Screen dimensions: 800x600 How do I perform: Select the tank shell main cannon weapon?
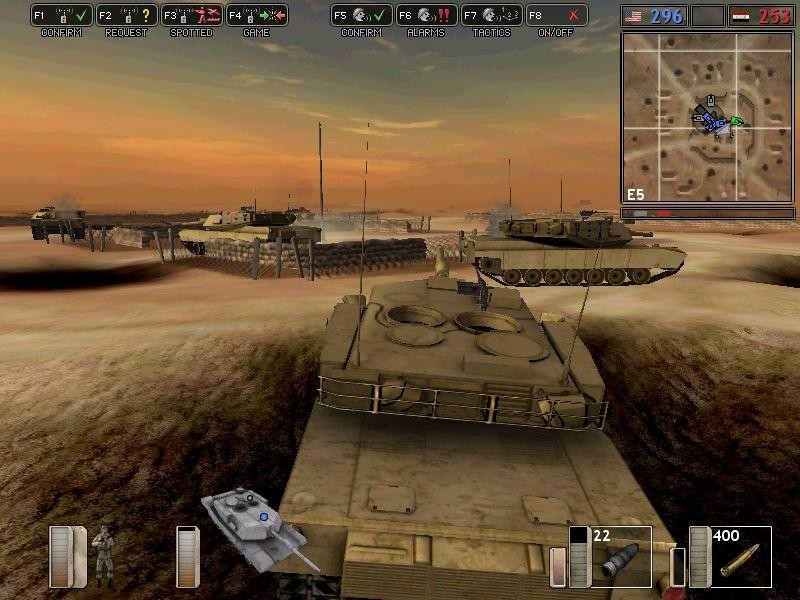tap(620, 558)
